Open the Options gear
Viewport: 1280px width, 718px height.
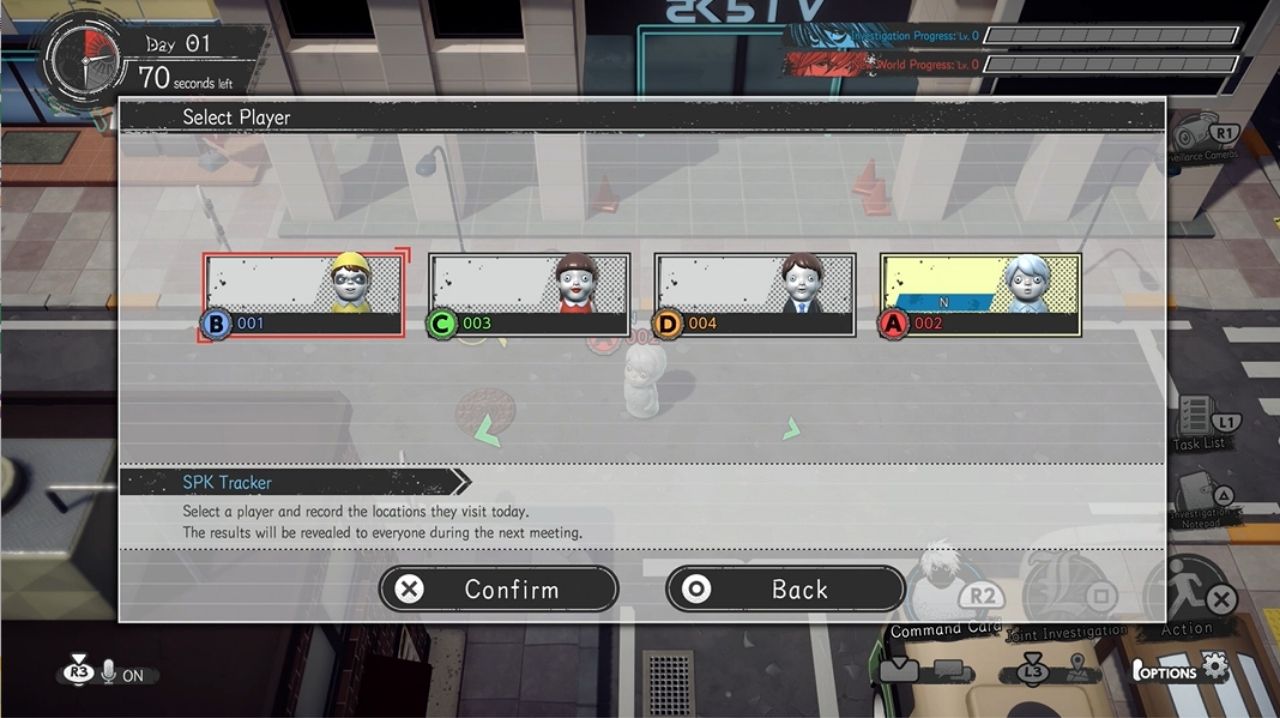(1215, 667)
